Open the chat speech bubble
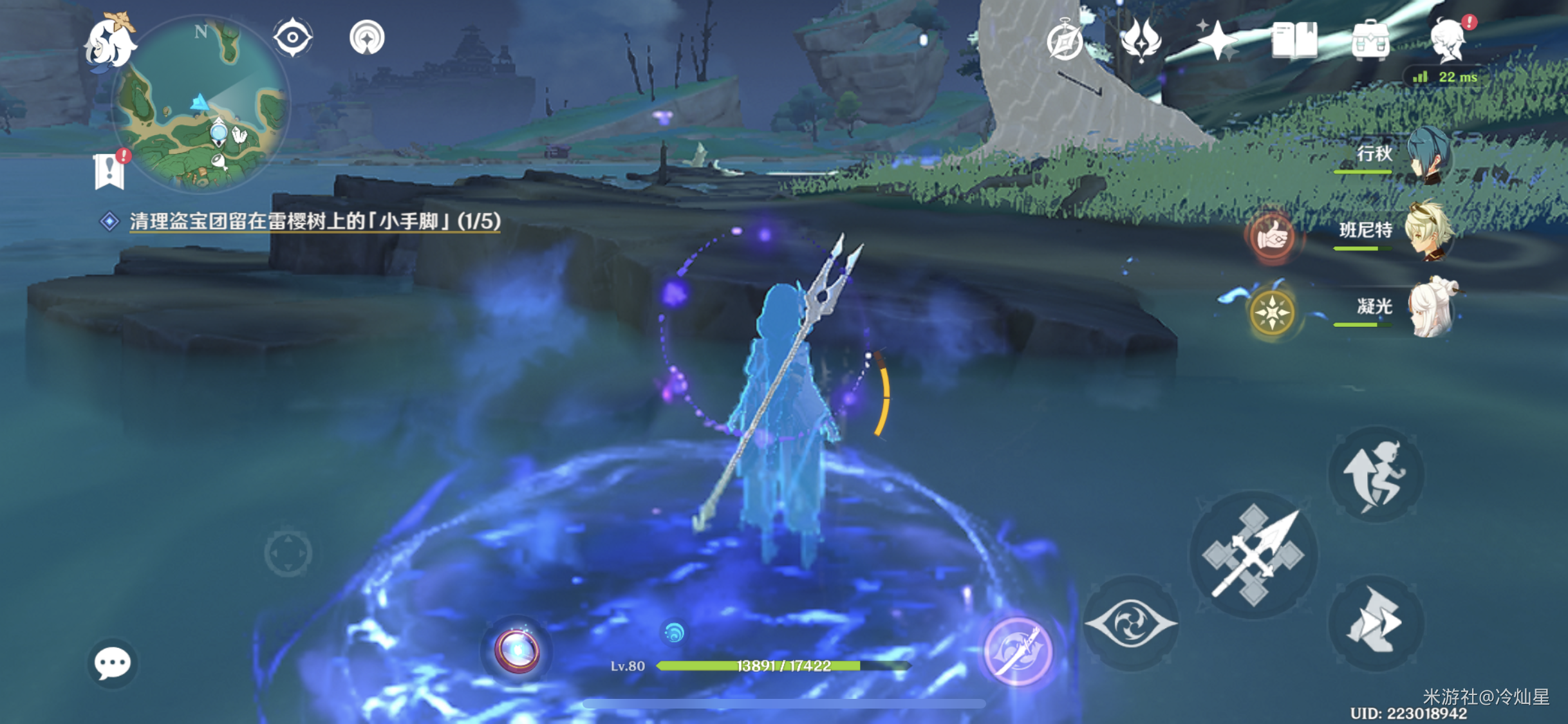Viewport: 1568px width, 724px height. tap(112, 663)
